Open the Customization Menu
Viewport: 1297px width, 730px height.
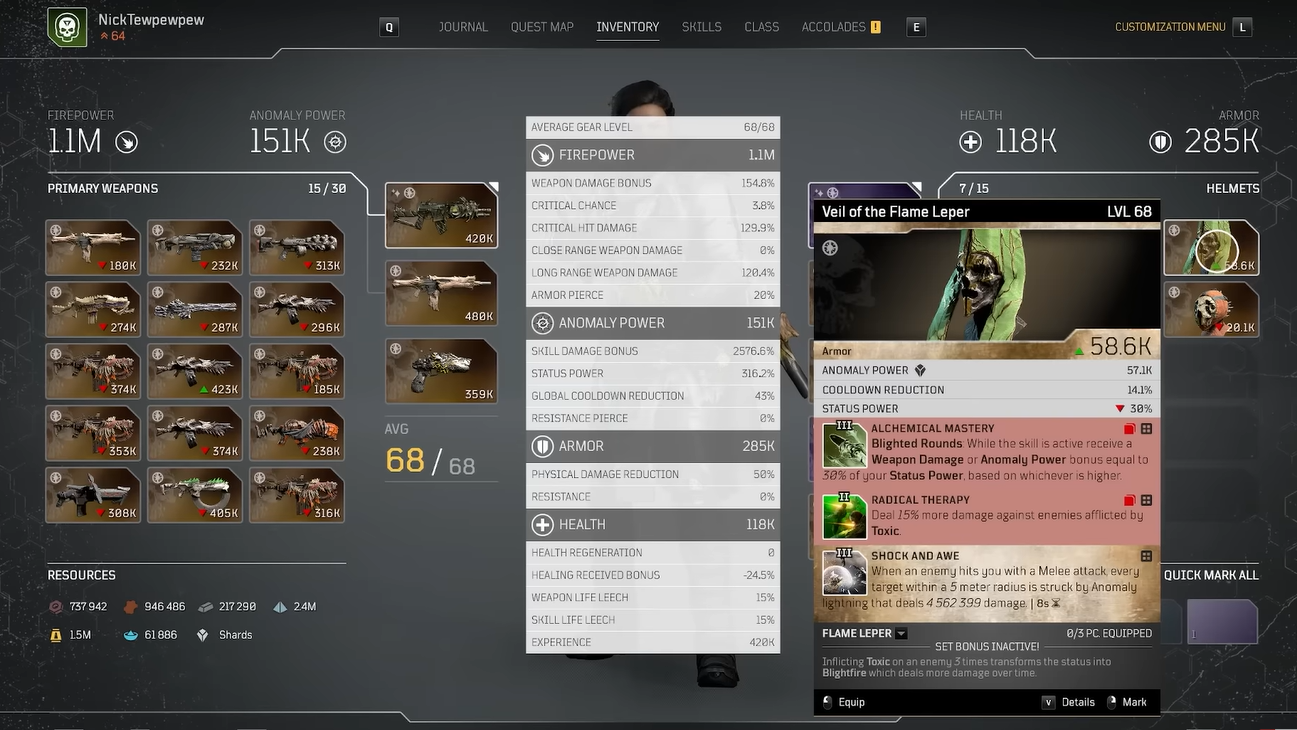(1170, 27)
